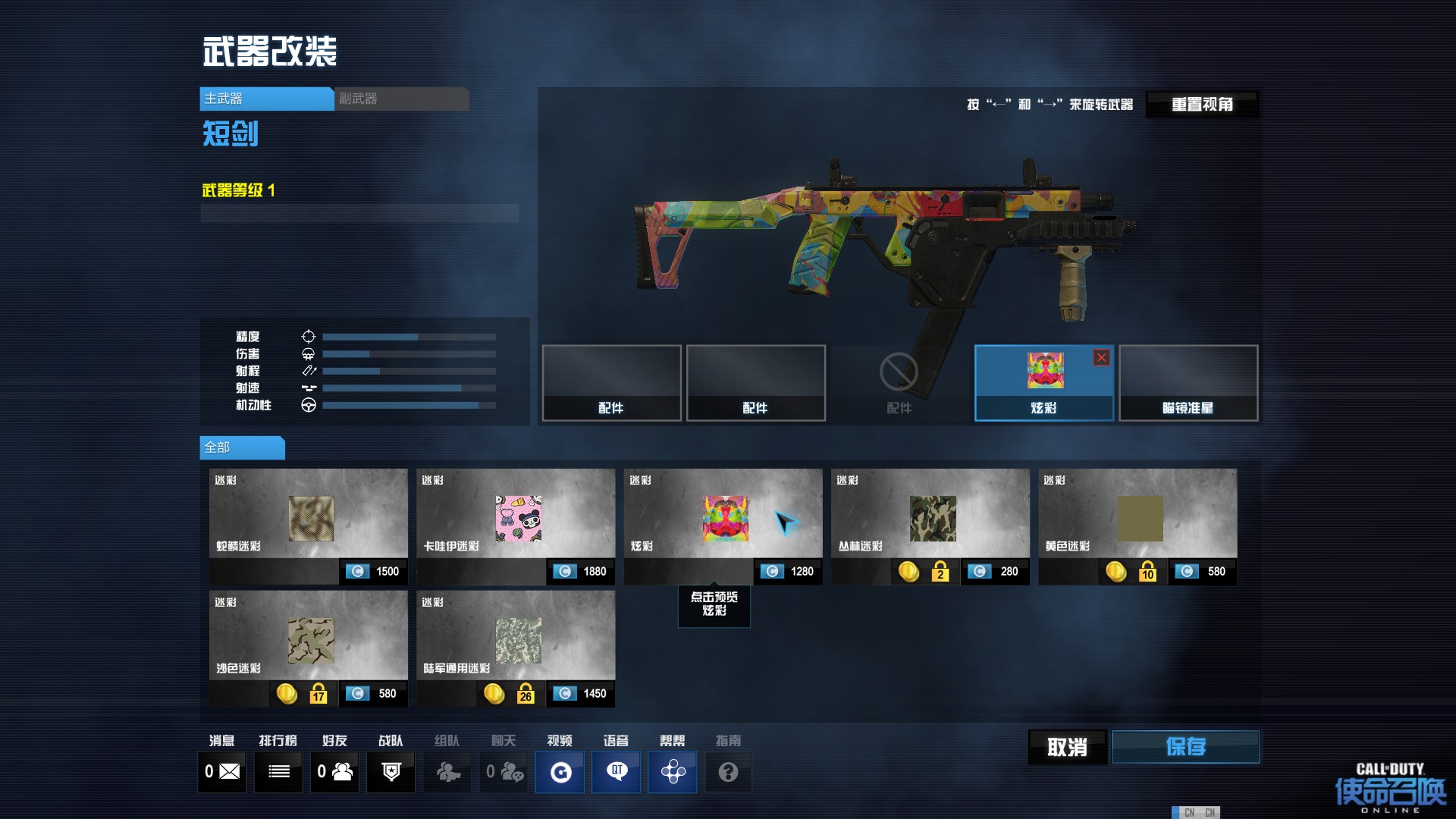Show the 排行榜 leaderboard list
1456x819 pixels.
coord(278,772)
